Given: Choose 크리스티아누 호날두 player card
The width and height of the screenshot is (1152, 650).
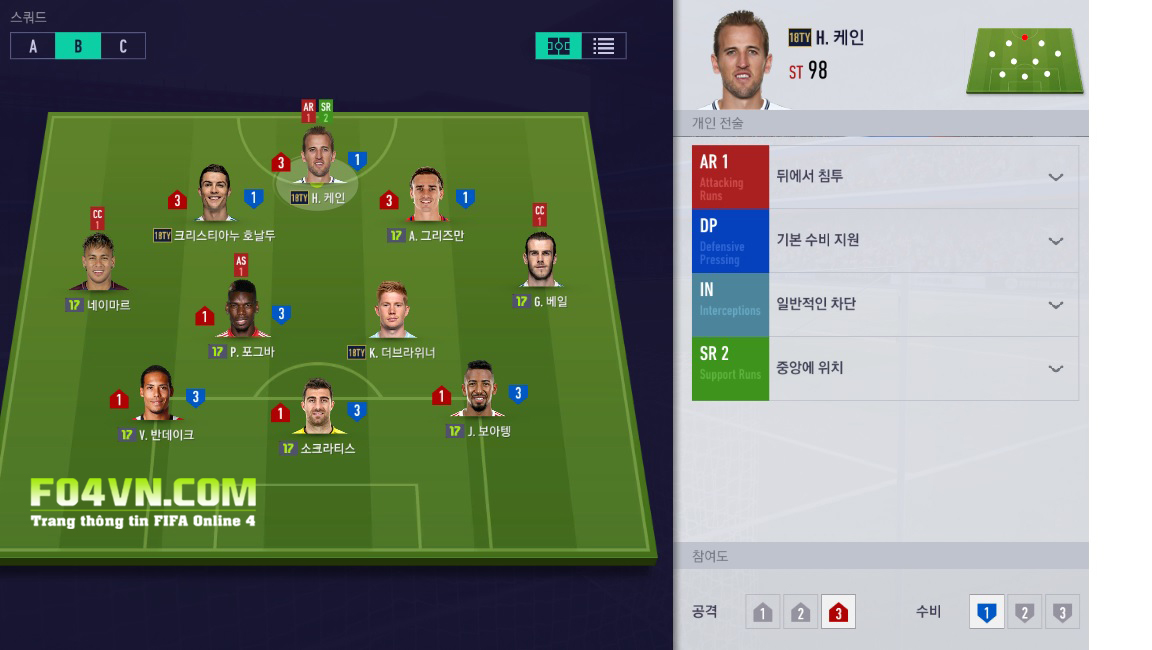Looking at the screenshot, I should [215, 195].
